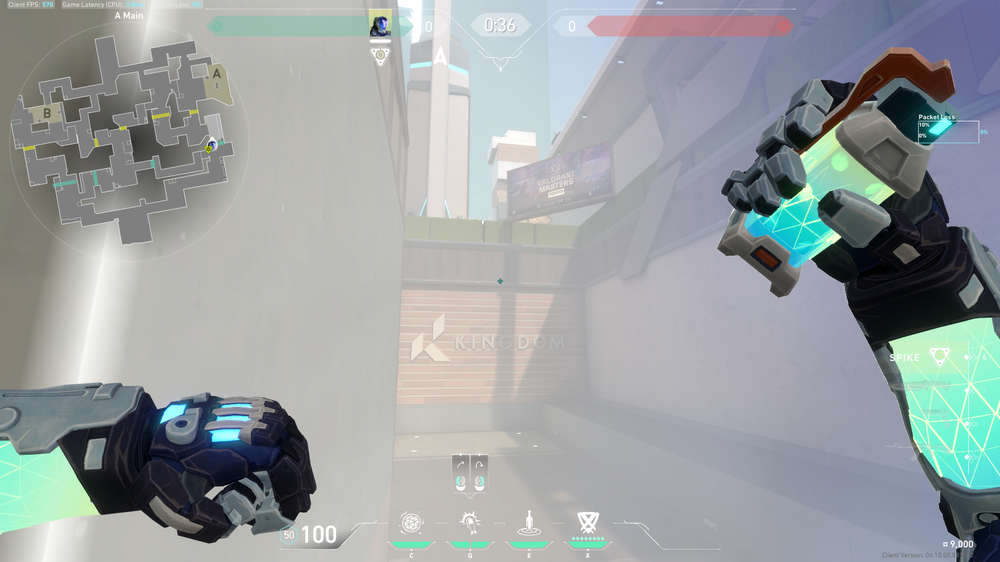1000x562 pixels.
Task: Activate the dagger ability on E
Action: 527,523
